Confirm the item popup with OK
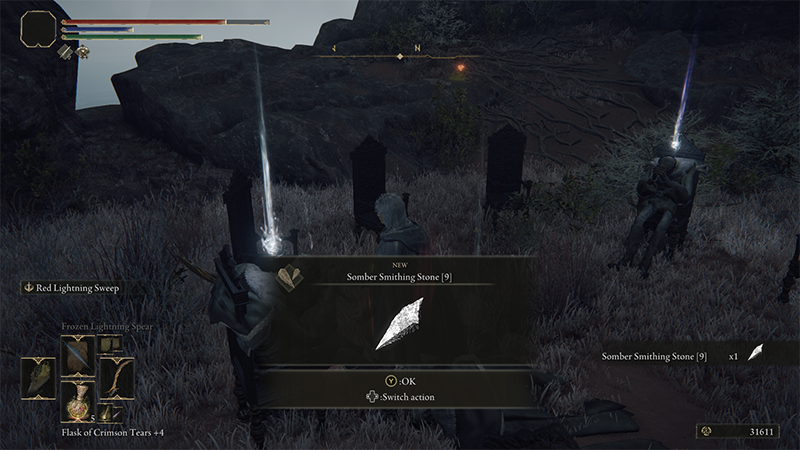Image resolution: width=800 pixels, height=450 pixels. pyautogui.click(x=400, y=381)
